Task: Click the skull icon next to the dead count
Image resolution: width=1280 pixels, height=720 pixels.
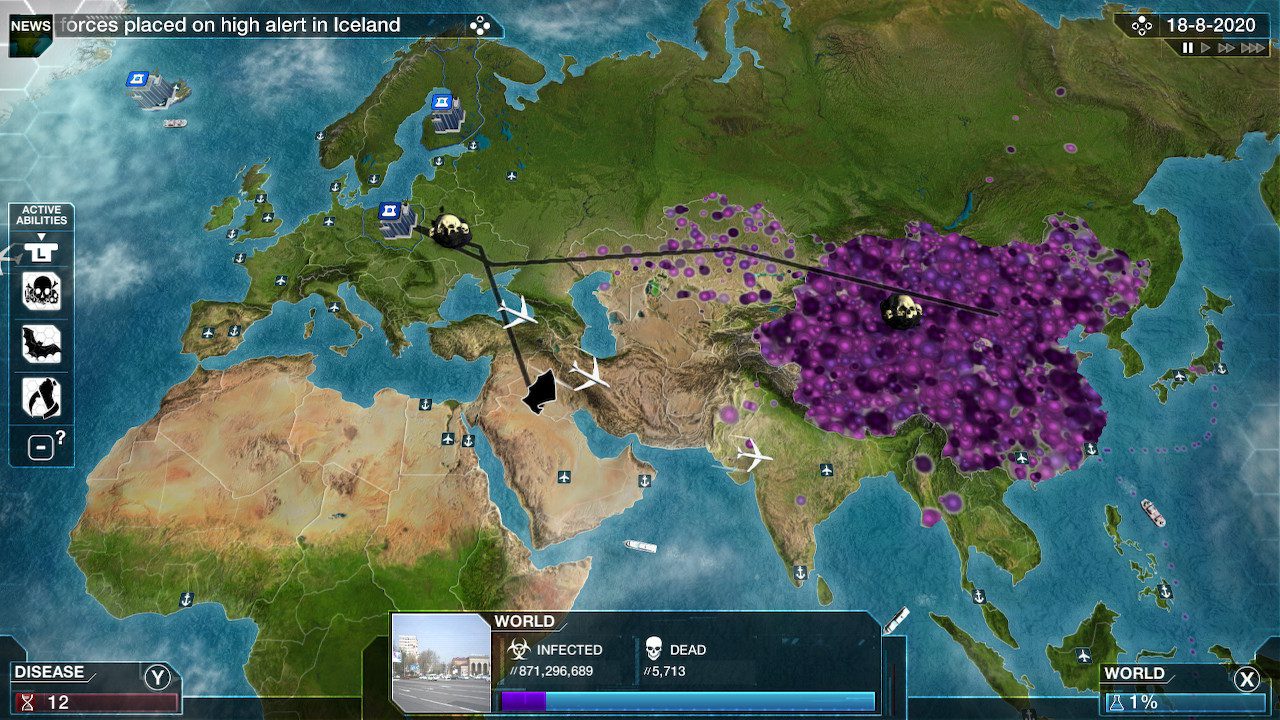Action: click(655, 649)
